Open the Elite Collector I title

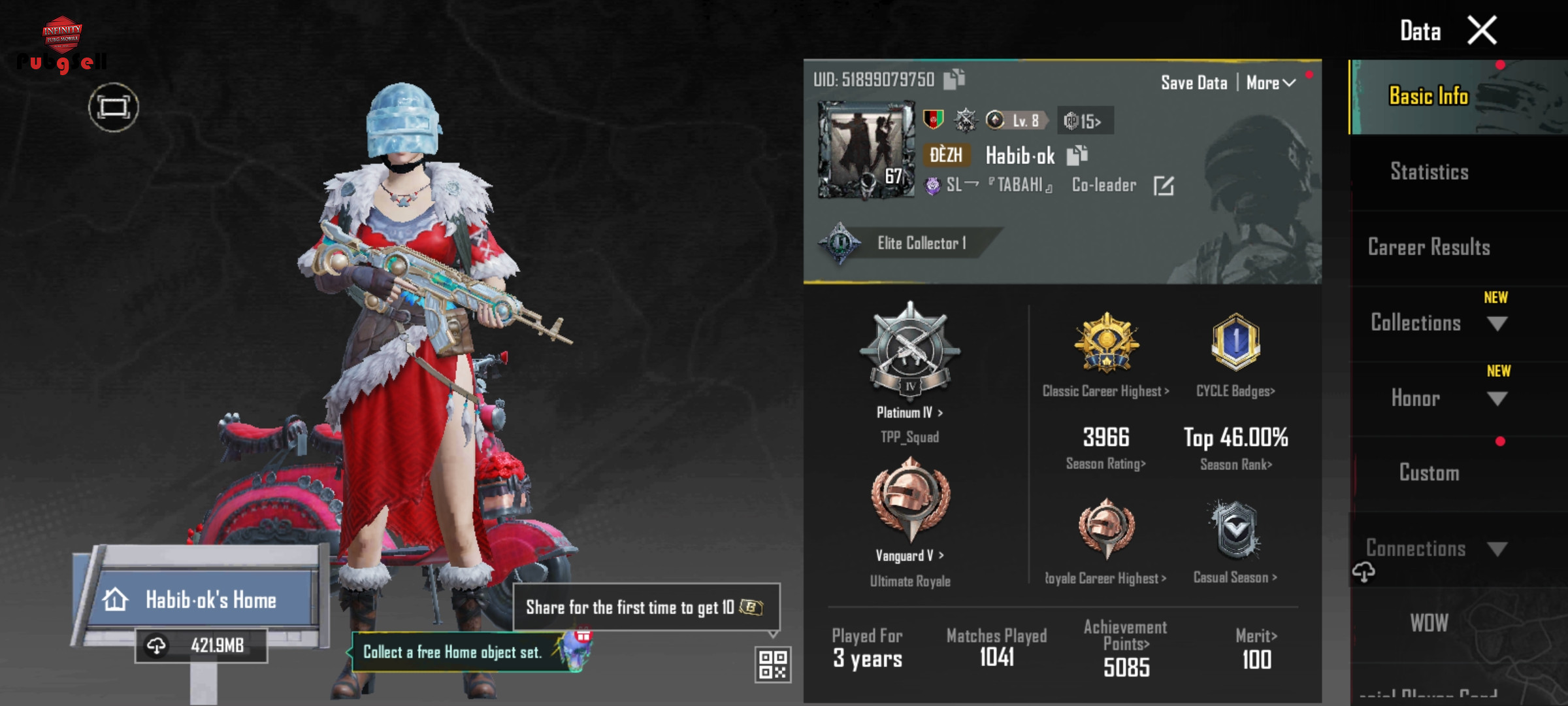click(920, 243)
